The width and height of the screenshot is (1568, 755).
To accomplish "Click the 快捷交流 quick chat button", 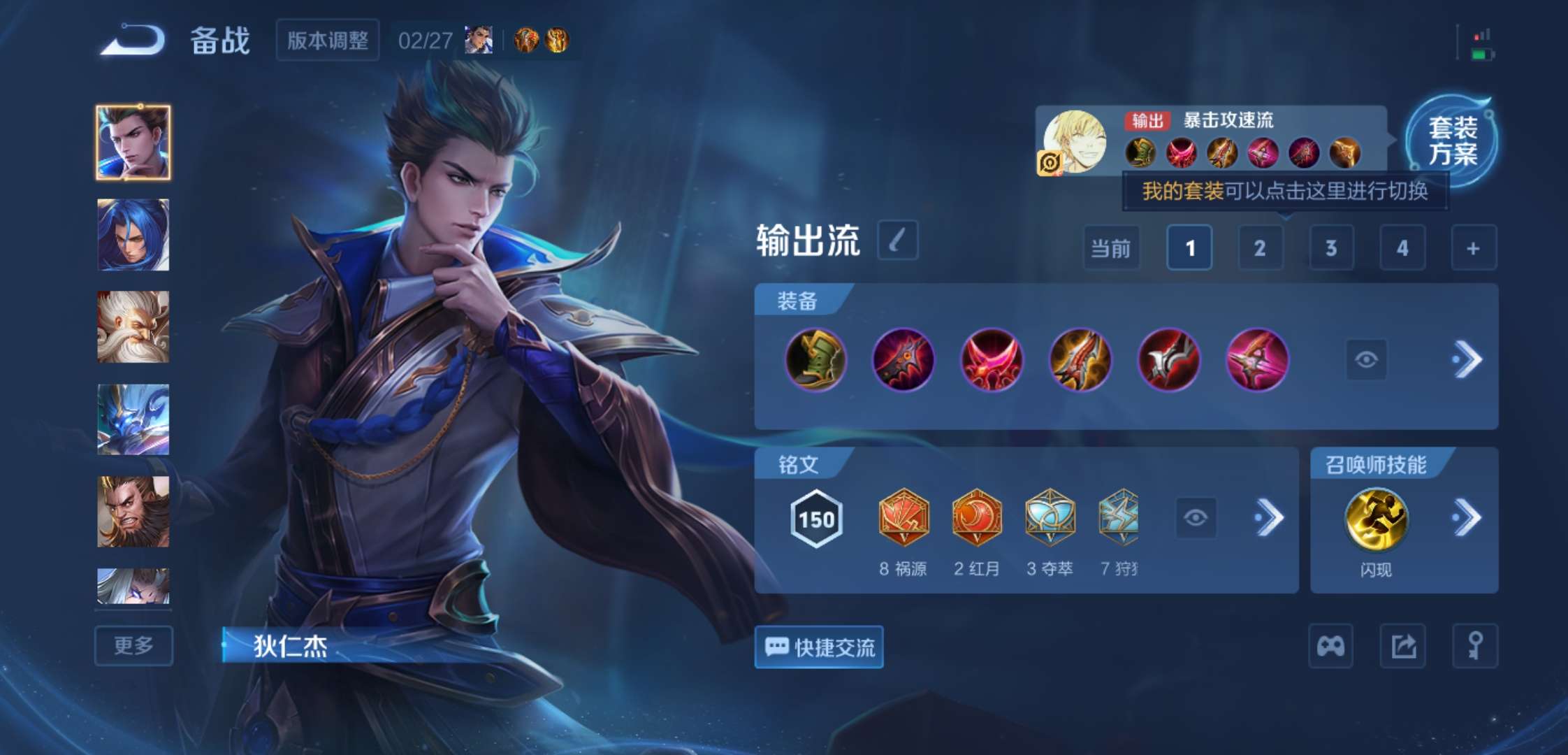I will coord(818,647).
